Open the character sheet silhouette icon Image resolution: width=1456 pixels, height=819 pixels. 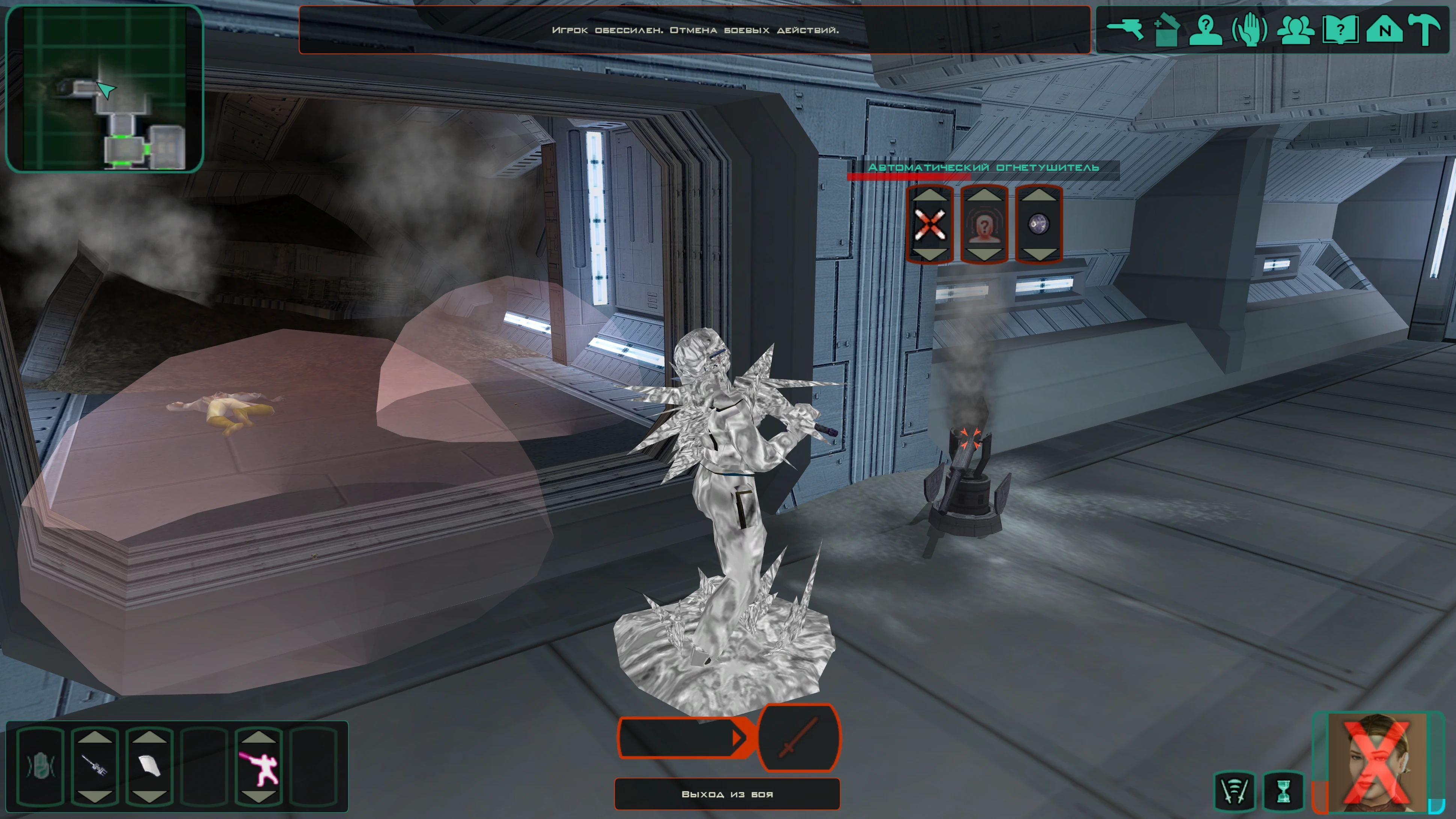[1205, 29]
